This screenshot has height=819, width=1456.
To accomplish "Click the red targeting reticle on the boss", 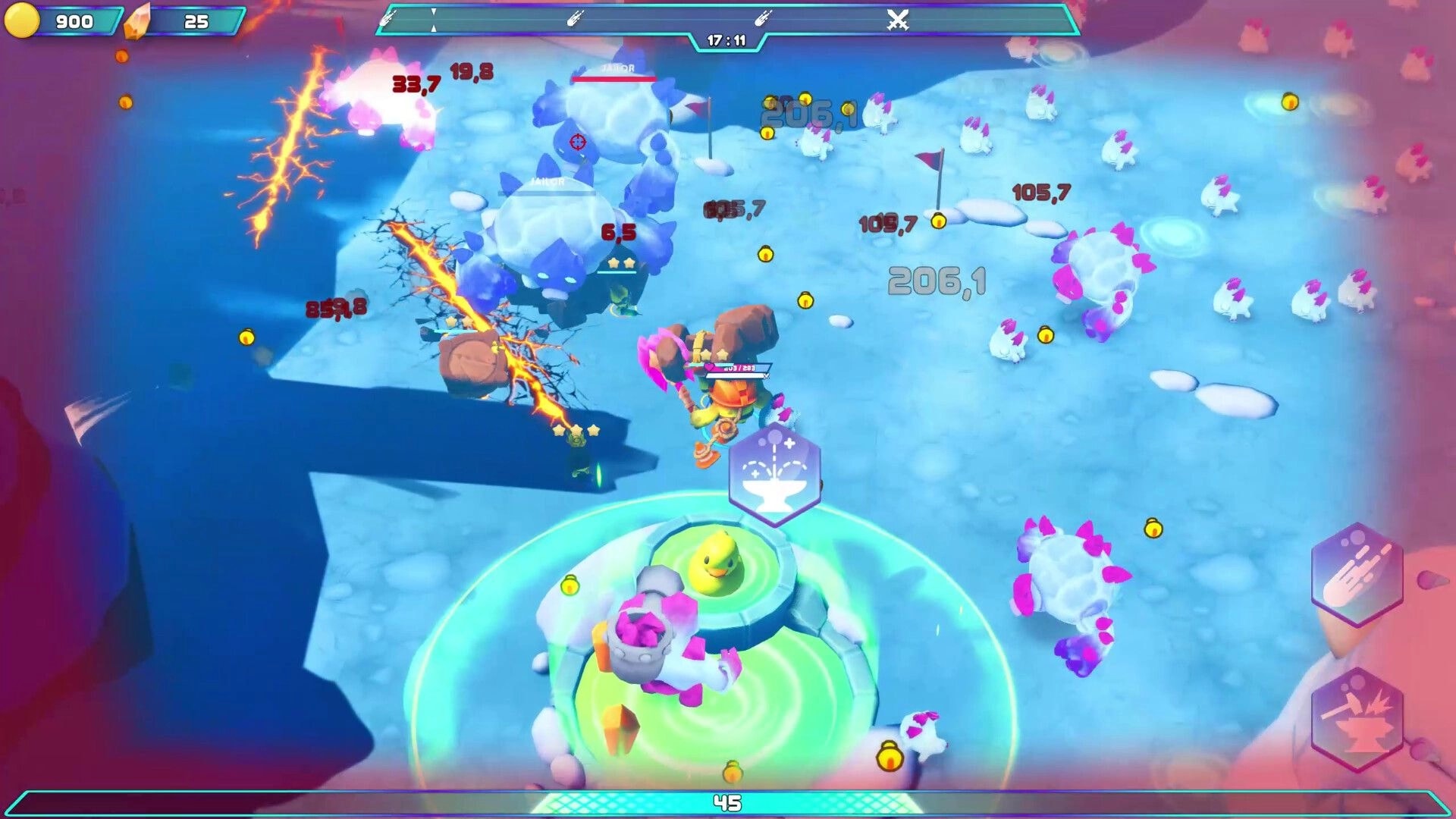I will (x=576, y=143).
